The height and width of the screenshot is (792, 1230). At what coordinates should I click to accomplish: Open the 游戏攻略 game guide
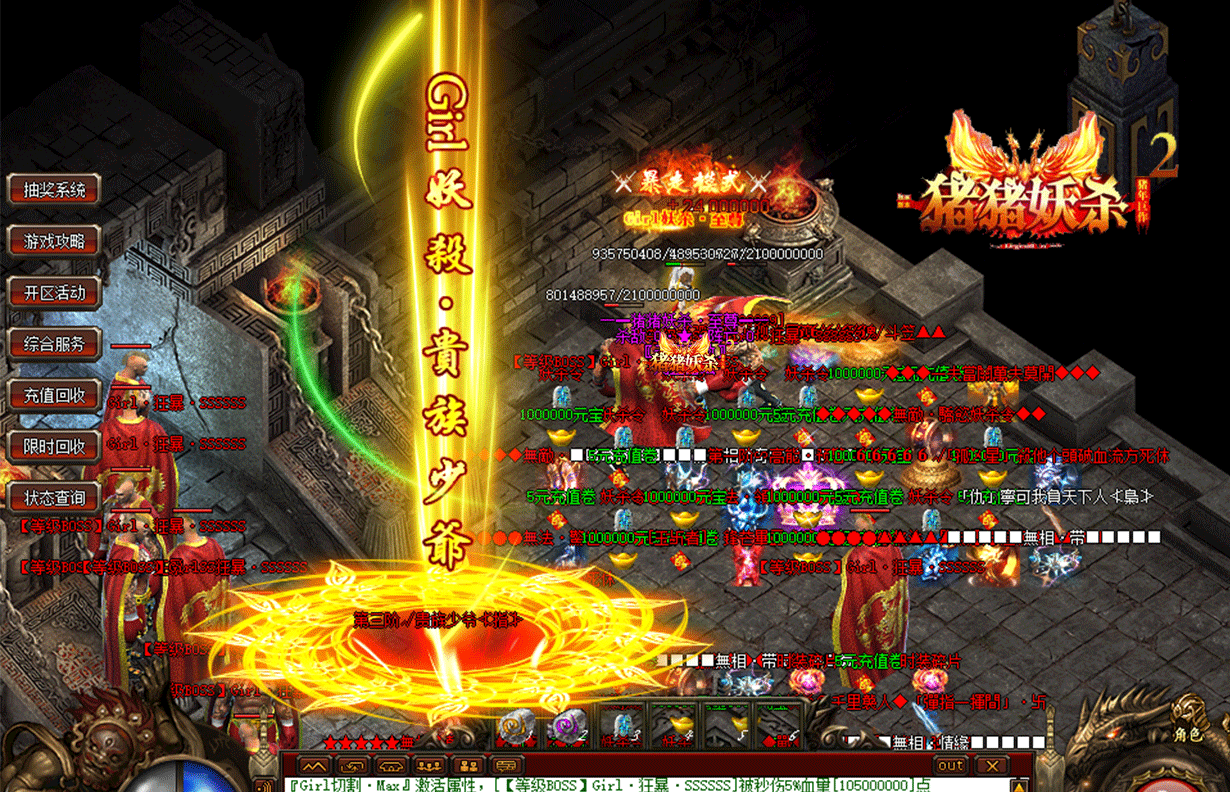[55, 241]
